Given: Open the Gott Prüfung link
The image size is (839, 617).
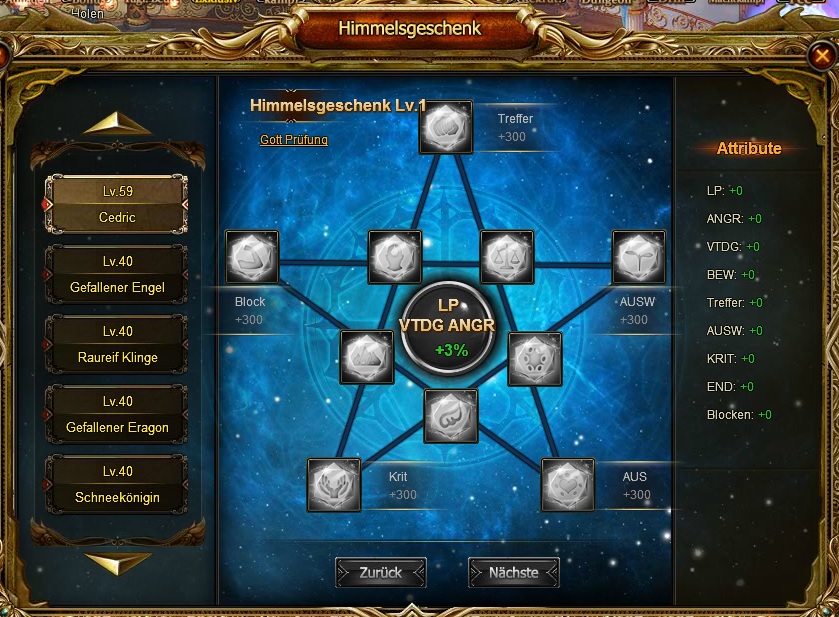Looking at the screenshot, I should 294,140.
